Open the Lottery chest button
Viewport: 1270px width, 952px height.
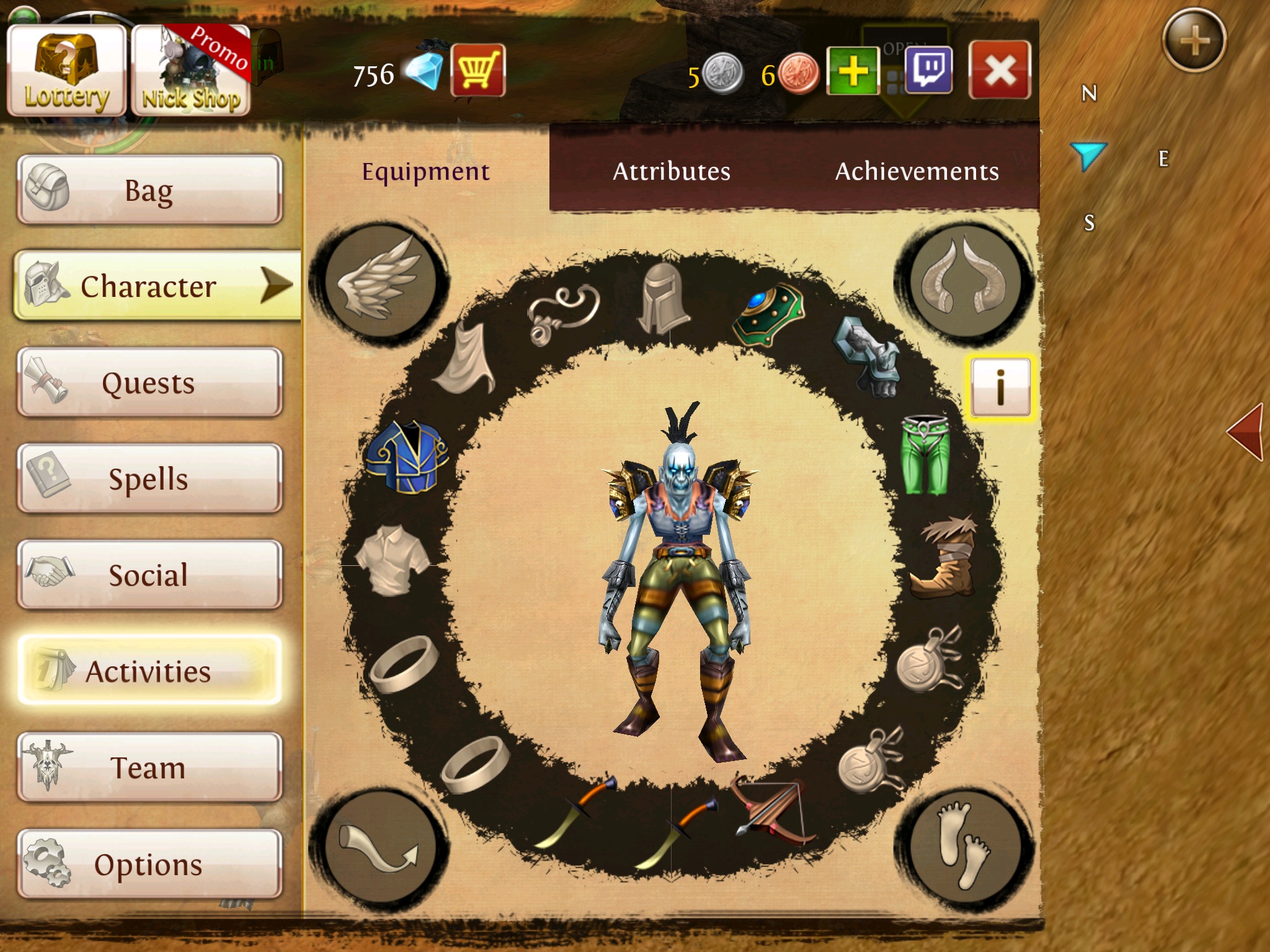66,71
